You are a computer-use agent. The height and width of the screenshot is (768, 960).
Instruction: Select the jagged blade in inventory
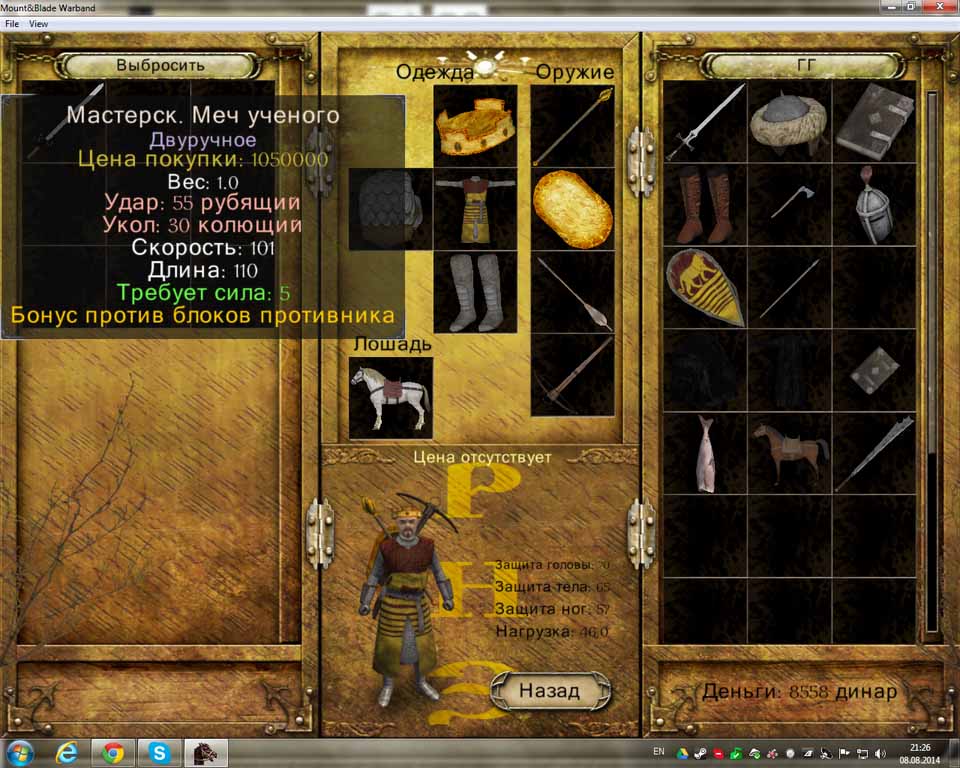[872, 453]
